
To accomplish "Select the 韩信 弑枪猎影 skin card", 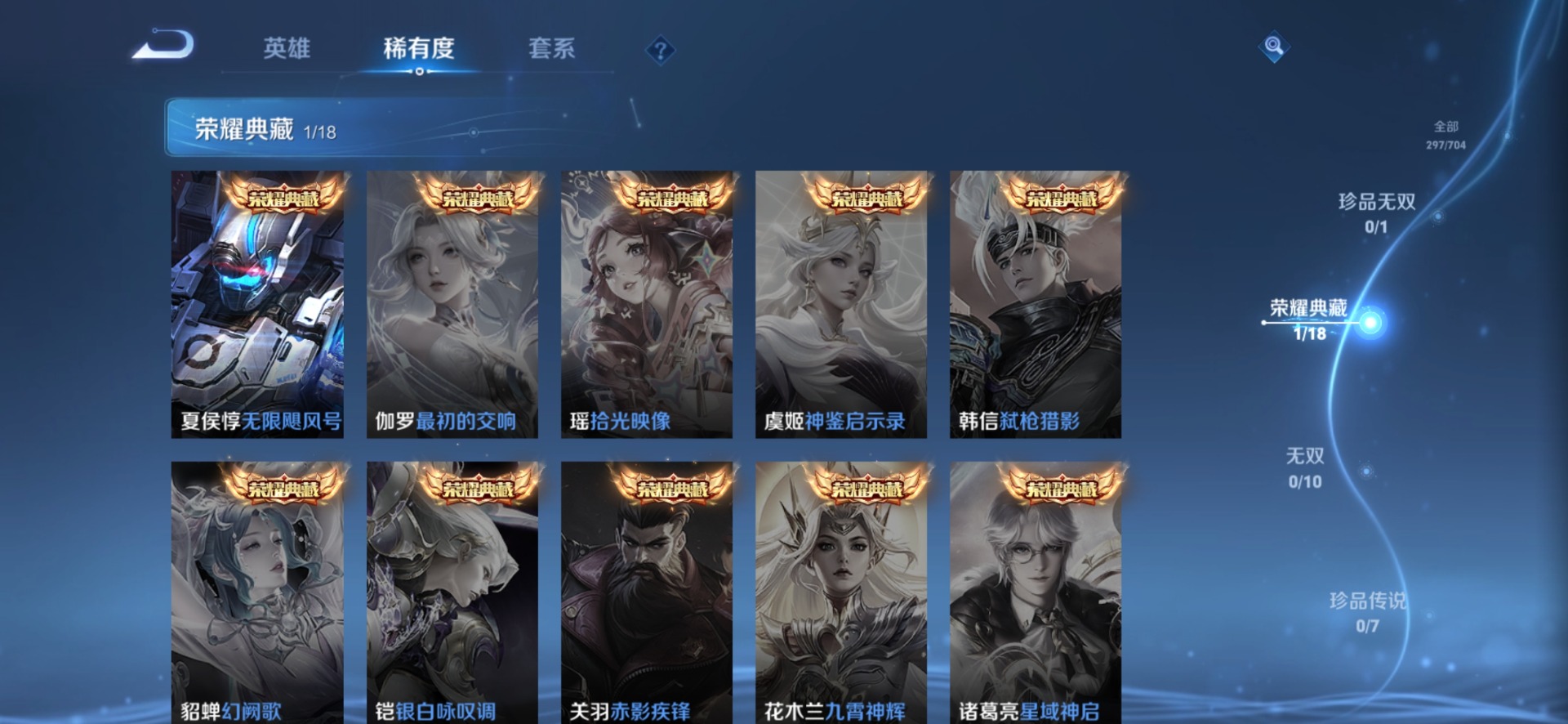I will (1035, 304).
